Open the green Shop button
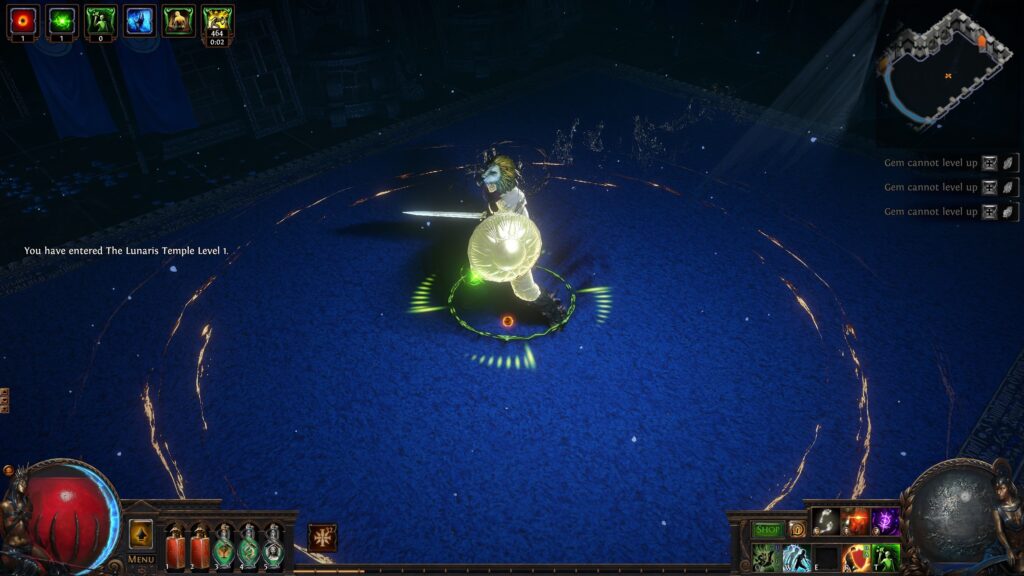The width and height of the screenshot is (1024, 576). (x=768, y=529)
